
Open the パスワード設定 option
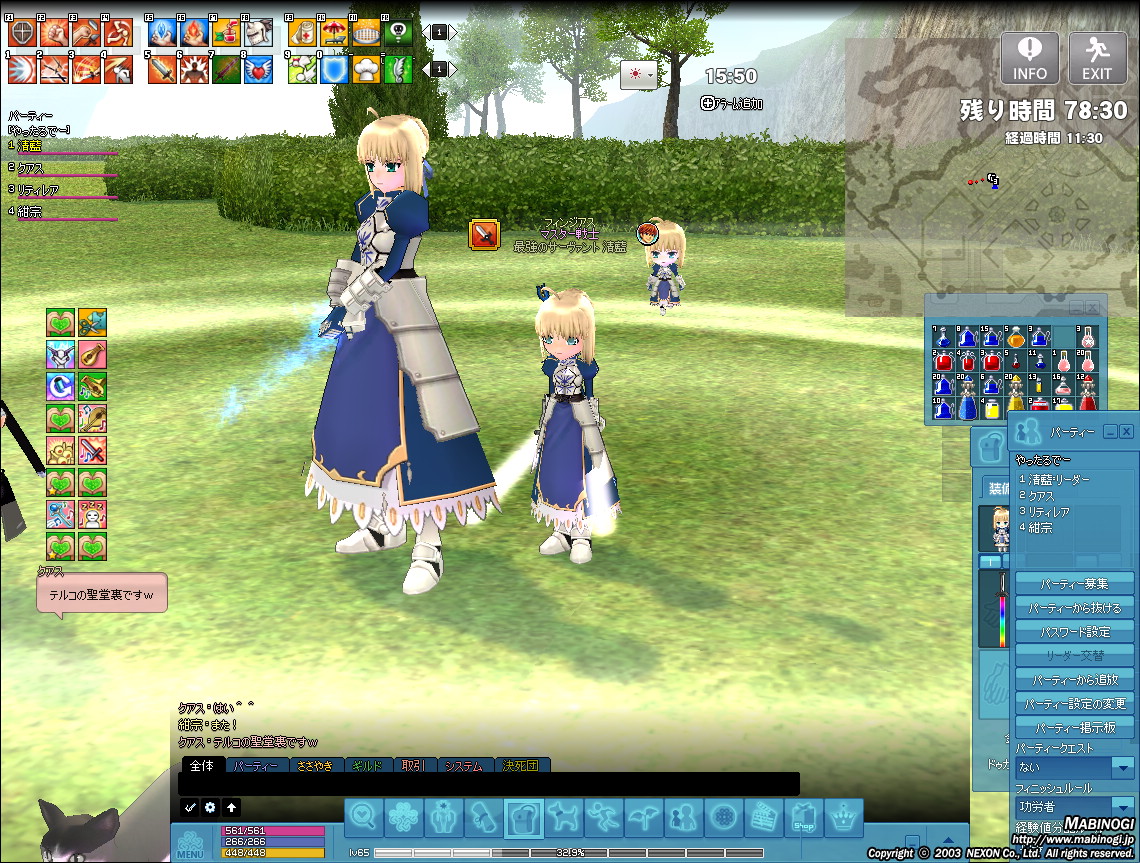coord(1074,632)
